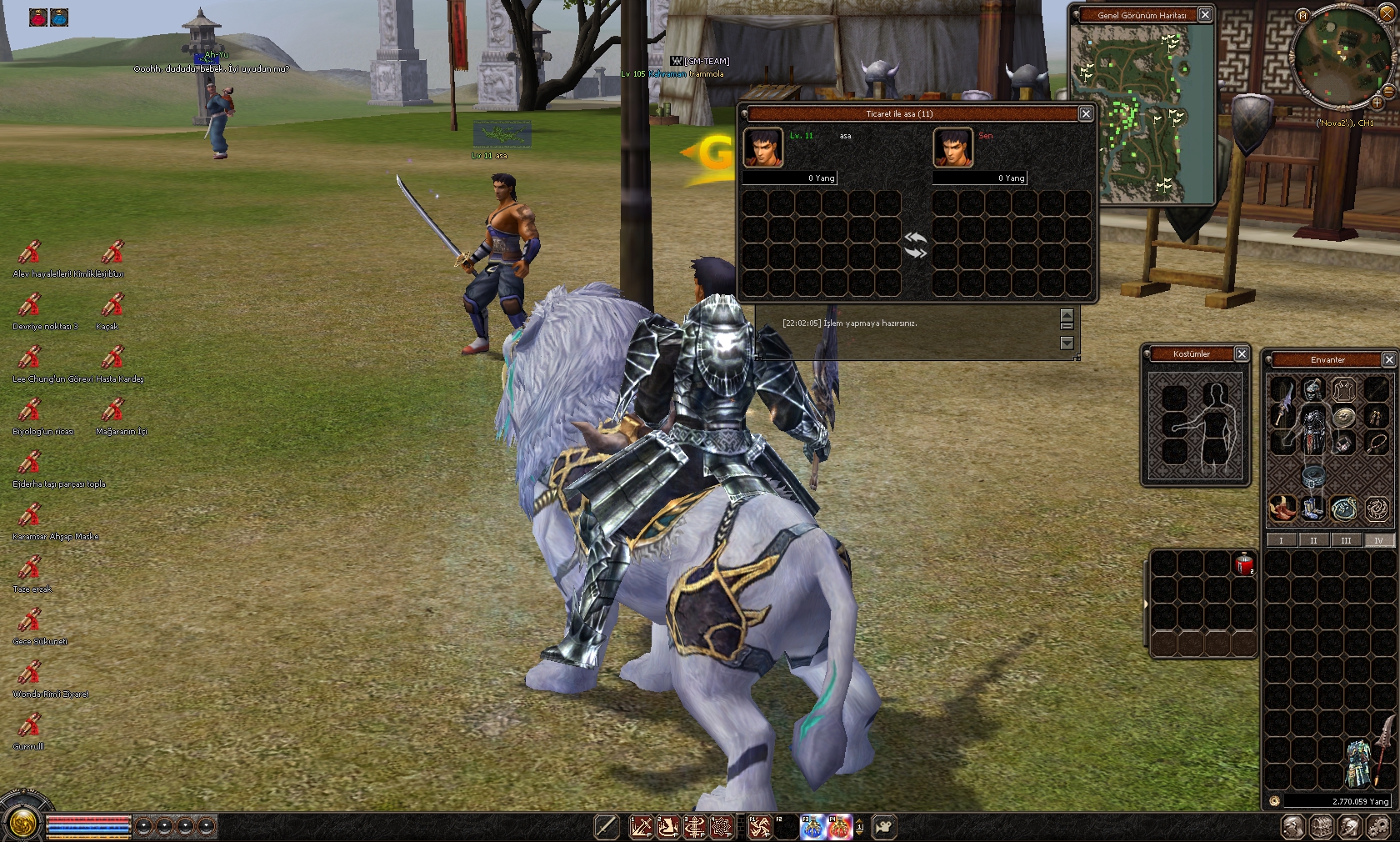Viewport: 1400px width, 842px height.
Task: Zoom out the circular minimap
Action: click(x=1388, y=92)
